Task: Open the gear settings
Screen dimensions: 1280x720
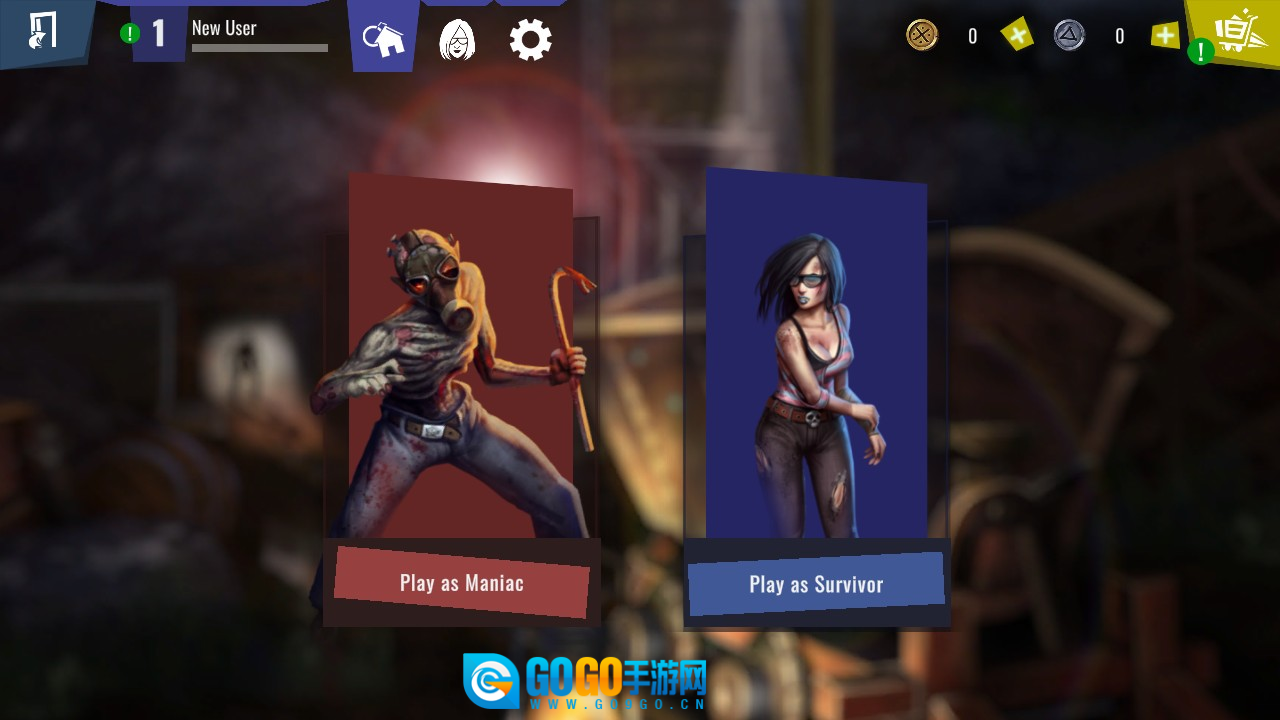Action: 530,40
